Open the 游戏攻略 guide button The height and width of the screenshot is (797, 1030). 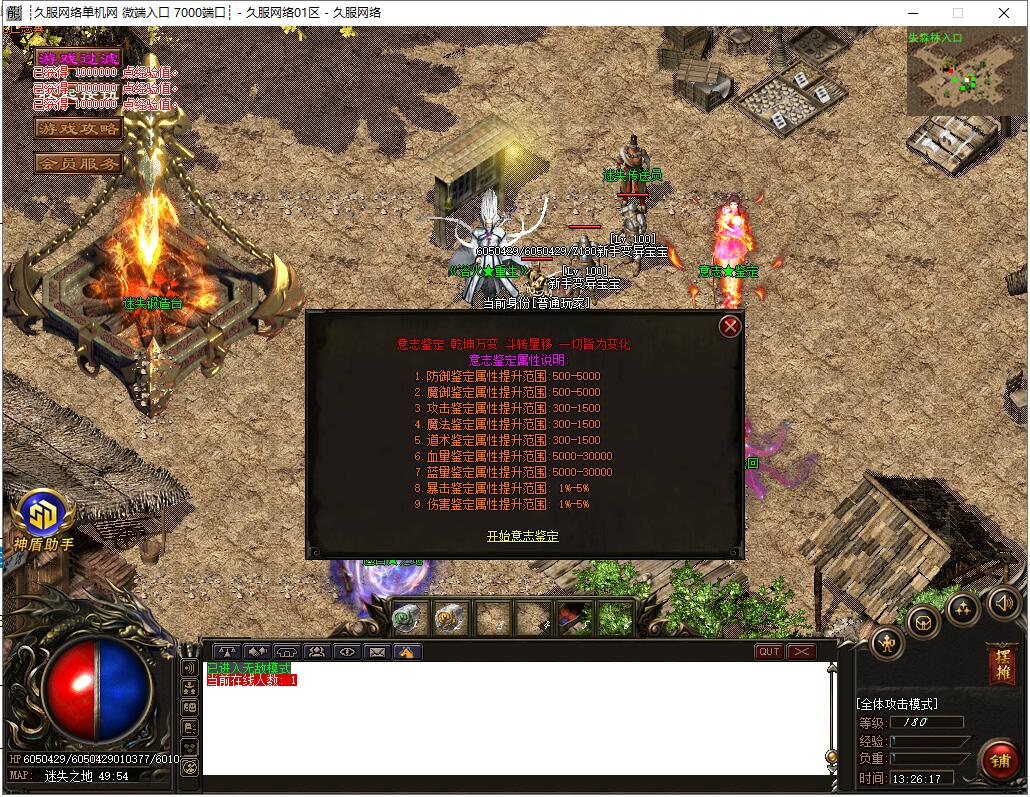click(77, 128)
